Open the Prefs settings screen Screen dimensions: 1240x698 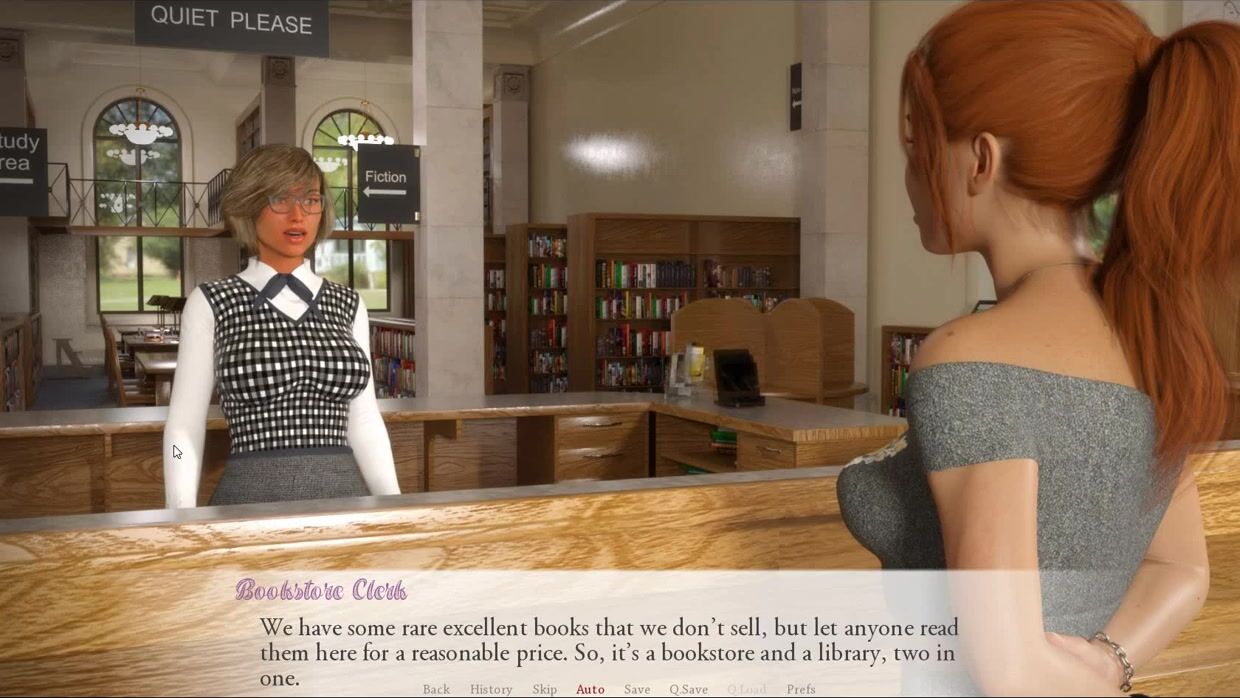[x=801, y=689]
